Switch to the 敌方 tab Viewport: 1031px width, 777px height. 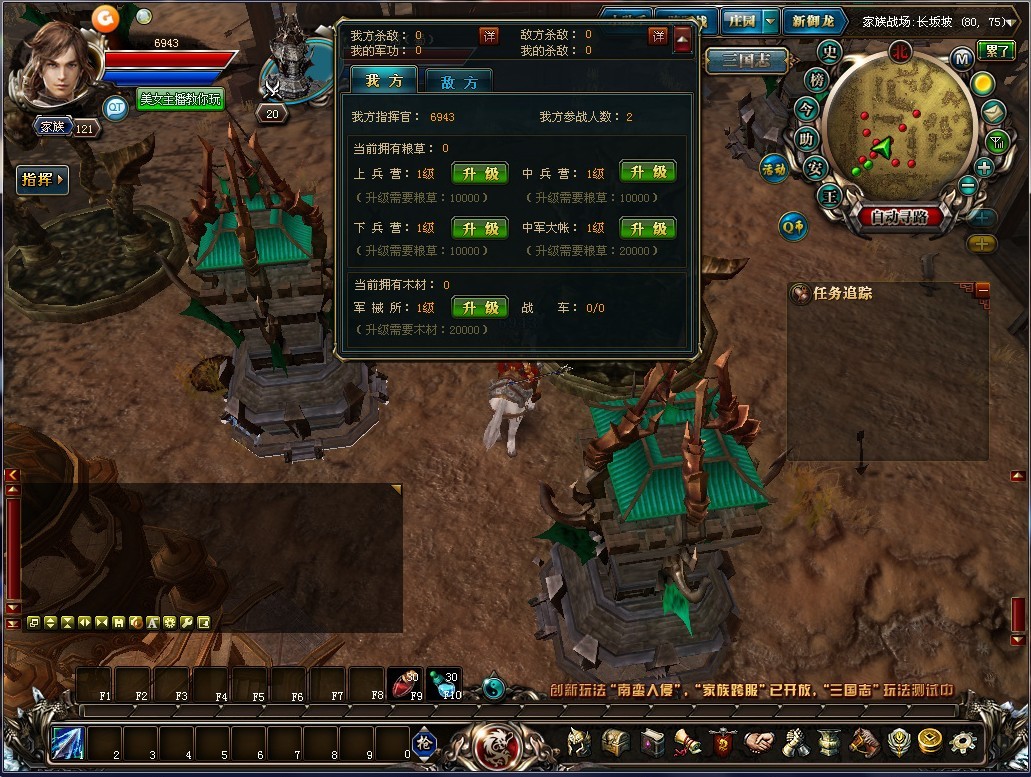coord(458,82)
